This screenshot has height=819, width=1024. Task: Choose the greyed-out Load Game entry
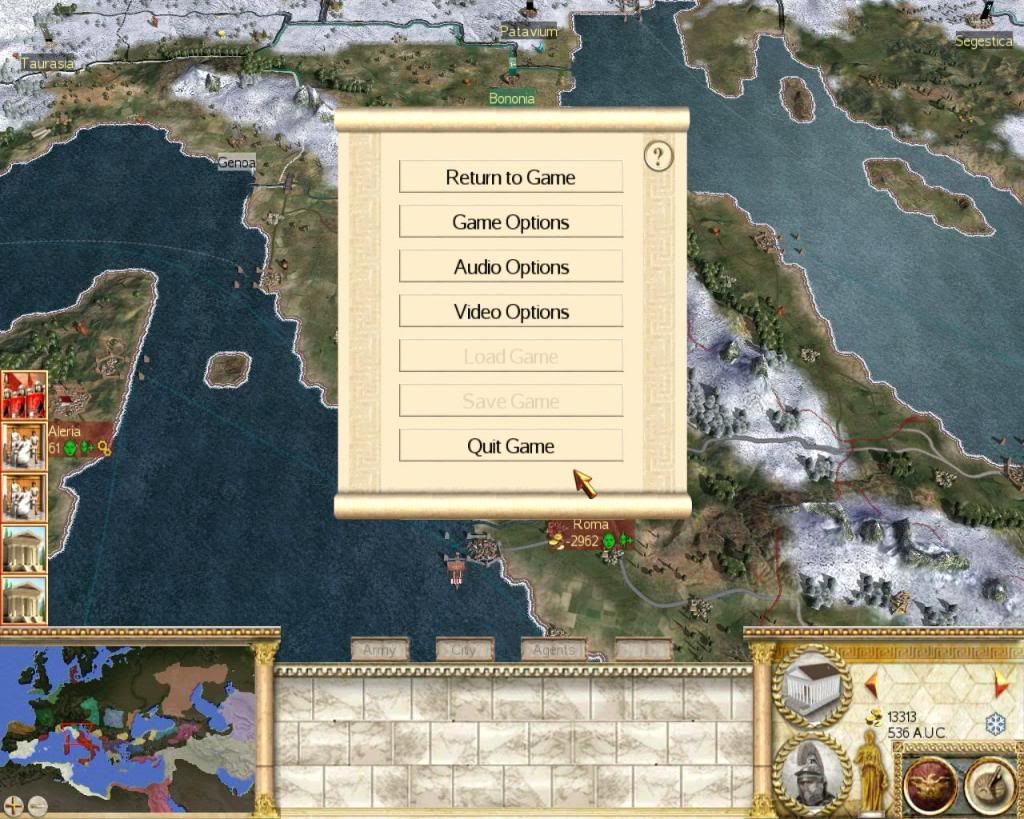tap(511, 356)
